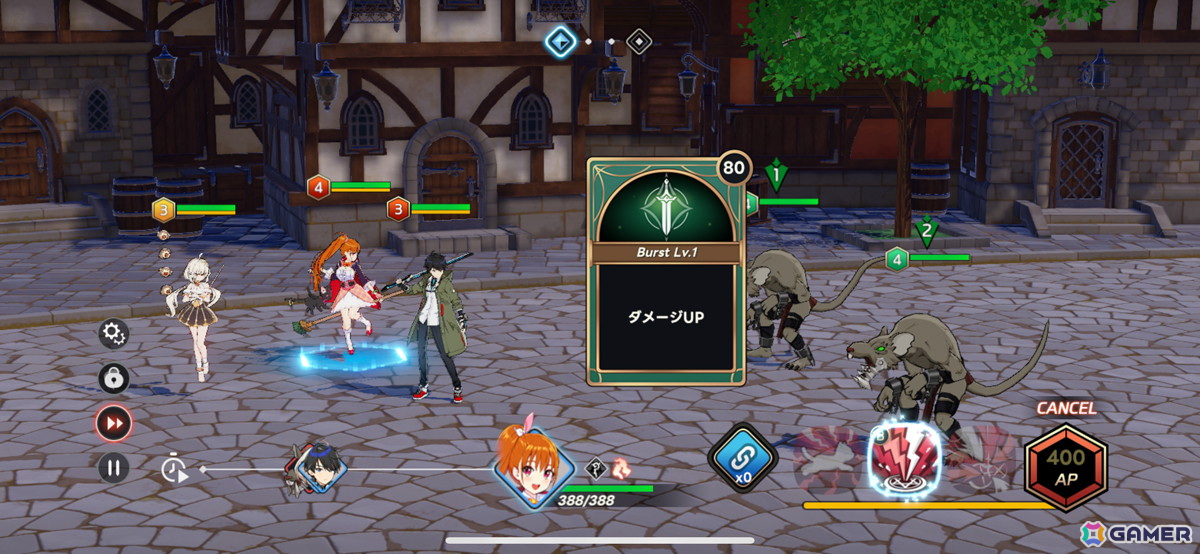Select the faded white cat skill
1200x554 pixels.
click(829, 460)
